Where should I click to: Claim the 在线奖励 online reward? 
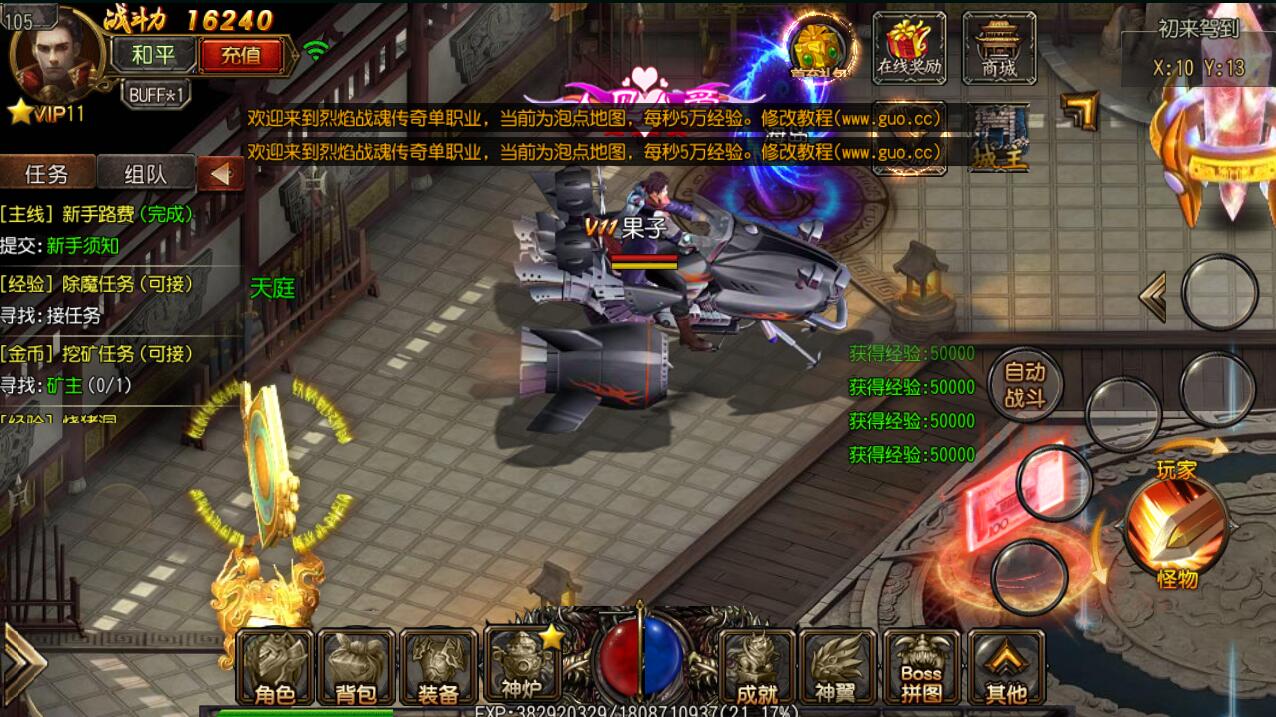click(x=909, y=45)
